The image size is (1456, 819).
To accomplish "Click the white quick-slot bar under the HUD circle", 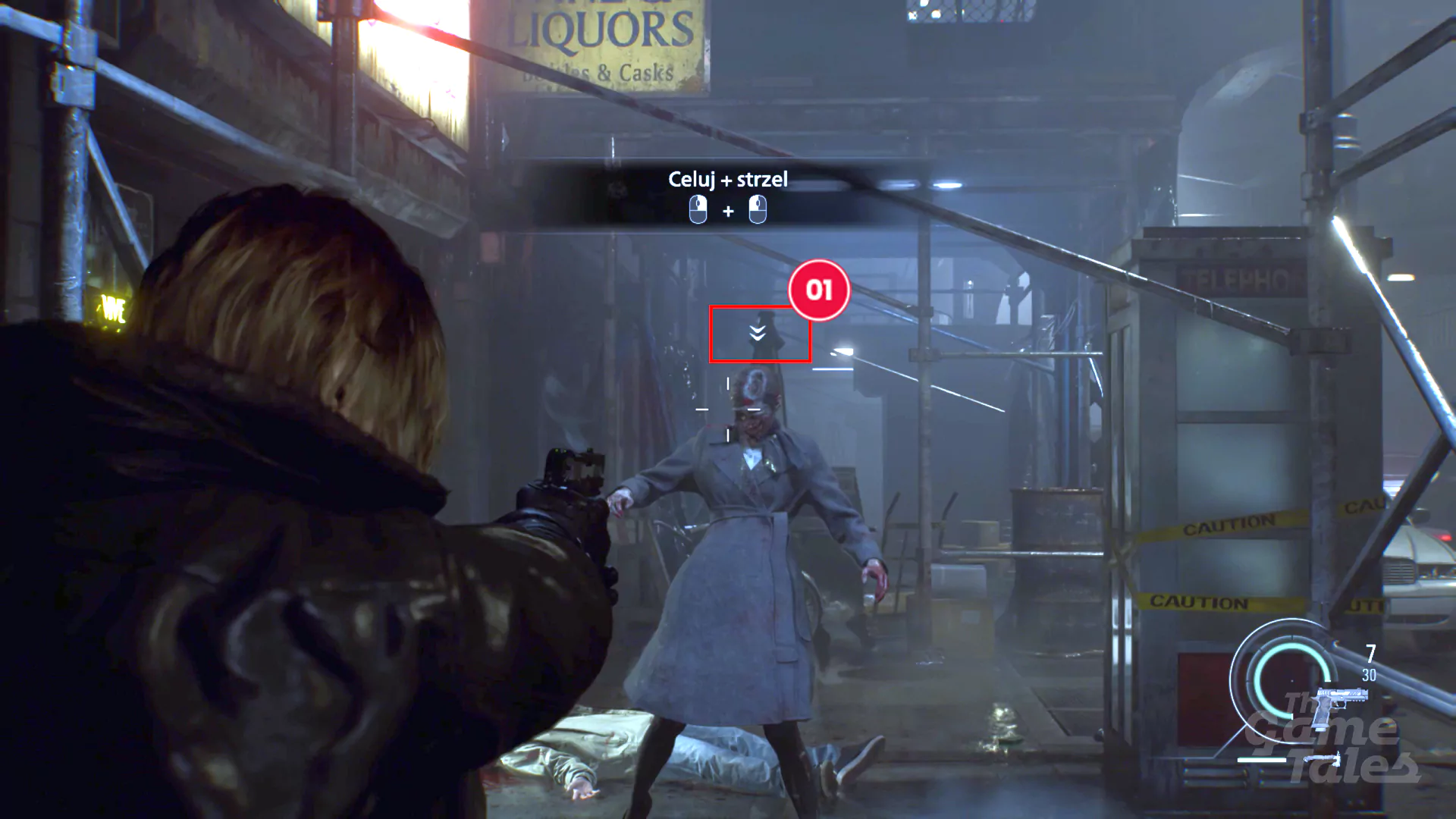I will pos(1262,760).
